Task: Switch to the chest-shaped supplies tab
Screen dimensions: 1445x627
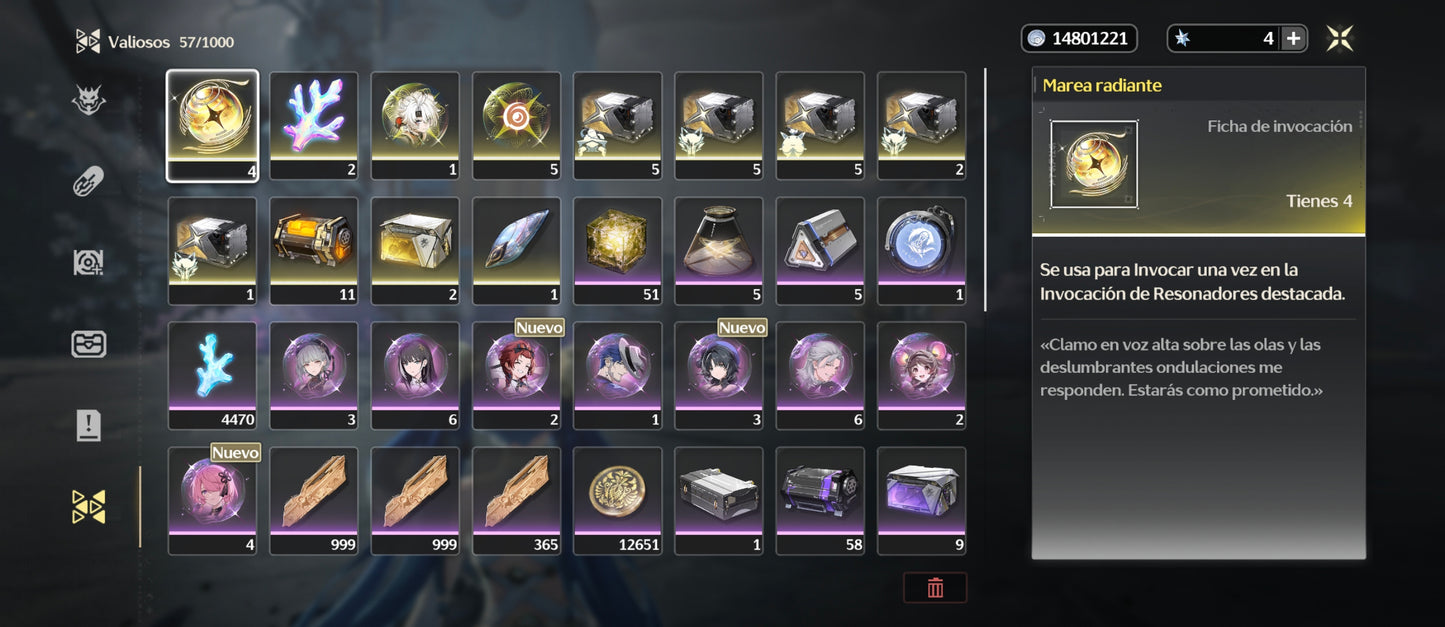Action: coord(88,344)
